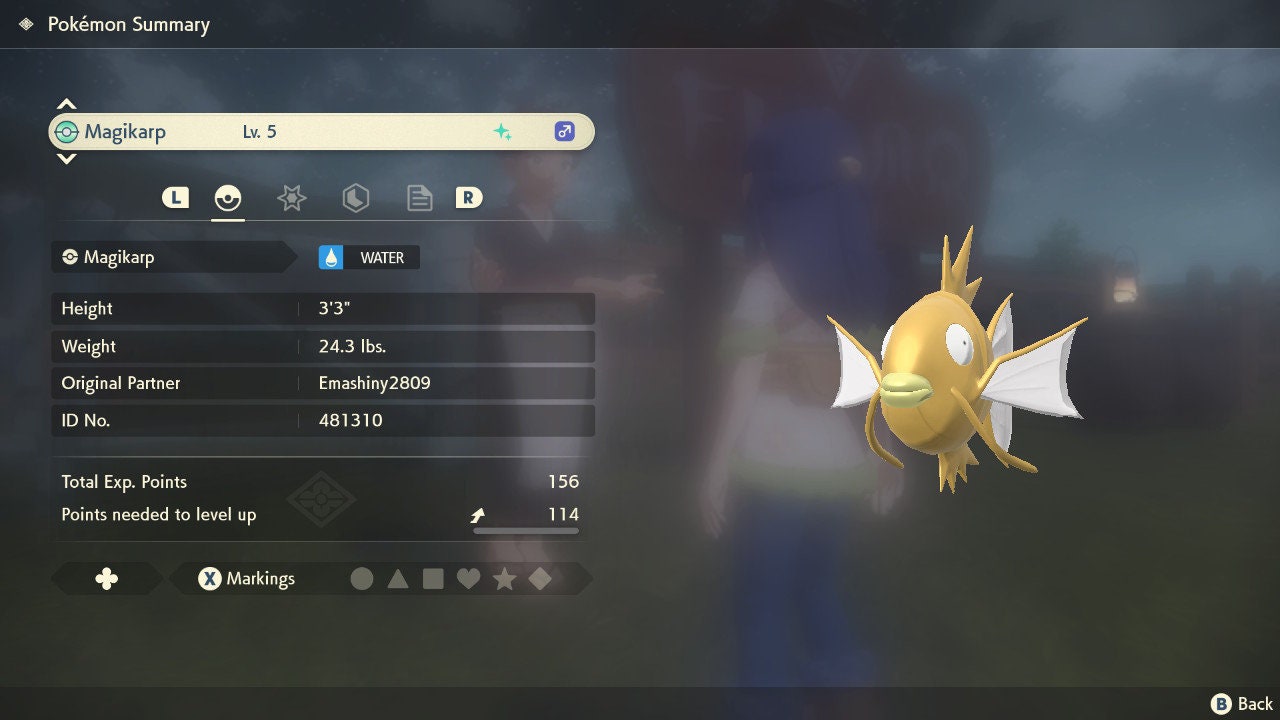Image resolution: width=1280 pixels, height=720 pixels.
Task: Click the WATER type badge
Action: [369, 258]
